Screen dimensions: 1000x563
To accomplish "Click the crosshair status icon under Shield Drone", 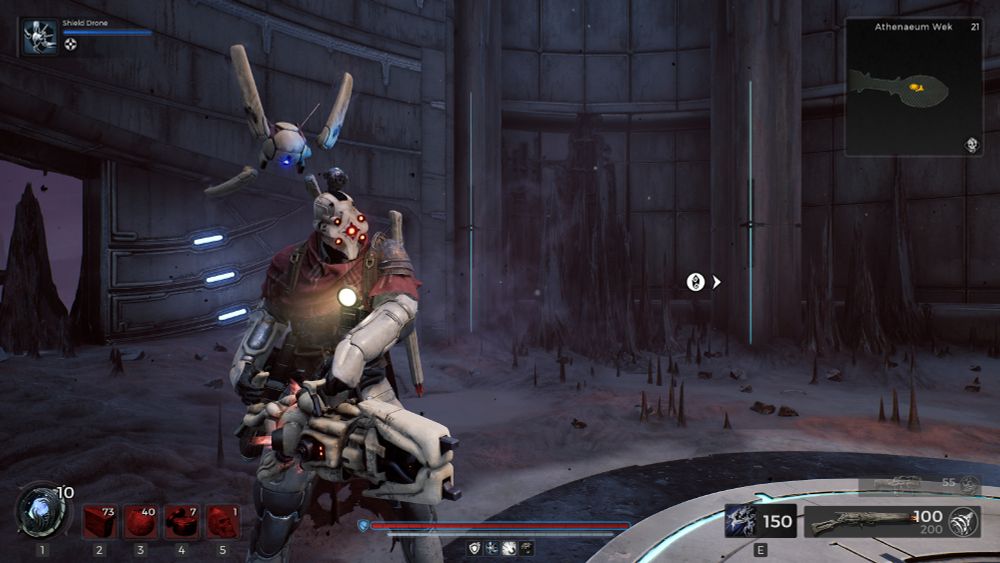I will (x=70, y=44).
